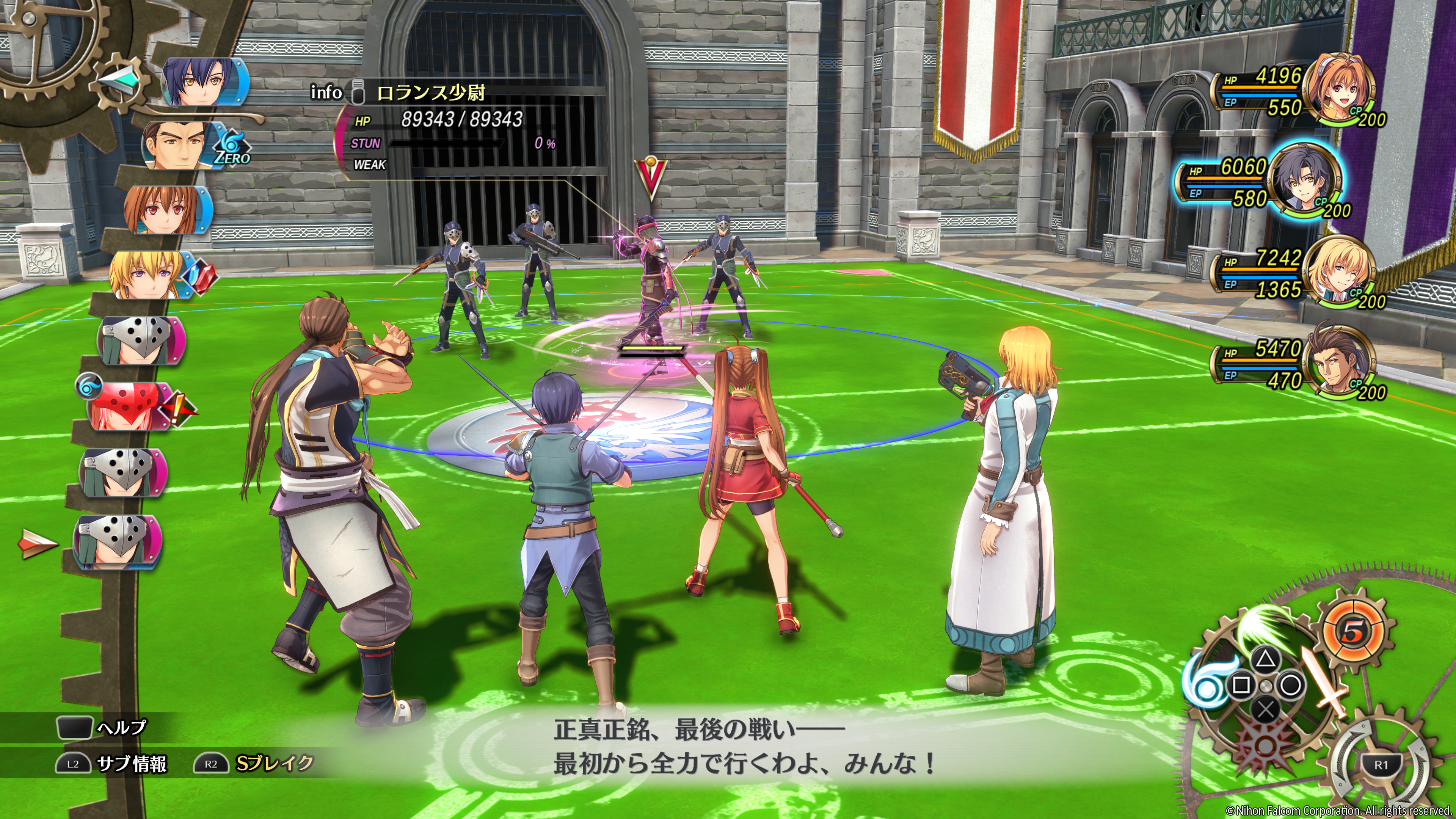Screen dimensions: 1456x819
Task: Select Olivier's turn order portrait with red crystal
Action: 150,275
